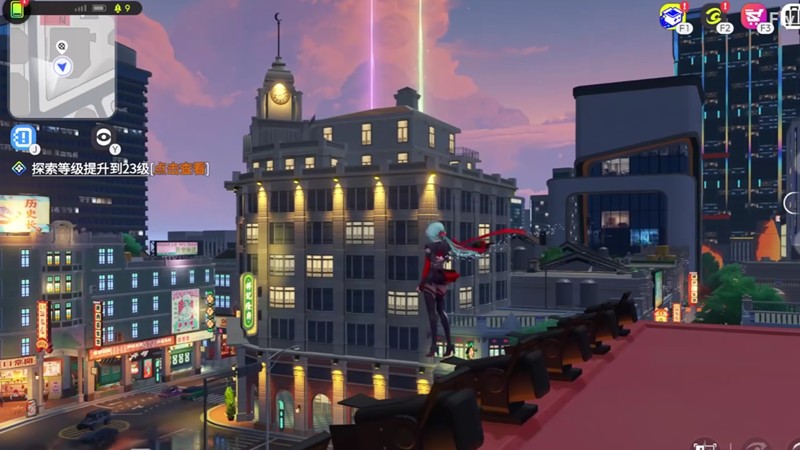Open the pink shopping cart shop

coord(753,15)
